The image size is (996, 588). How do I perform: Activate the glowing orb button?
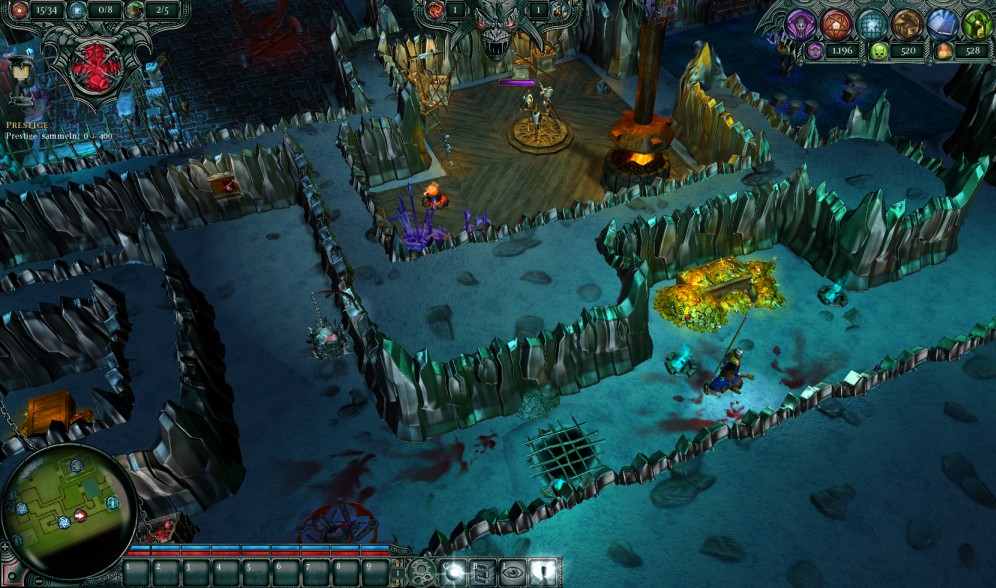click(x=453, y=572)
